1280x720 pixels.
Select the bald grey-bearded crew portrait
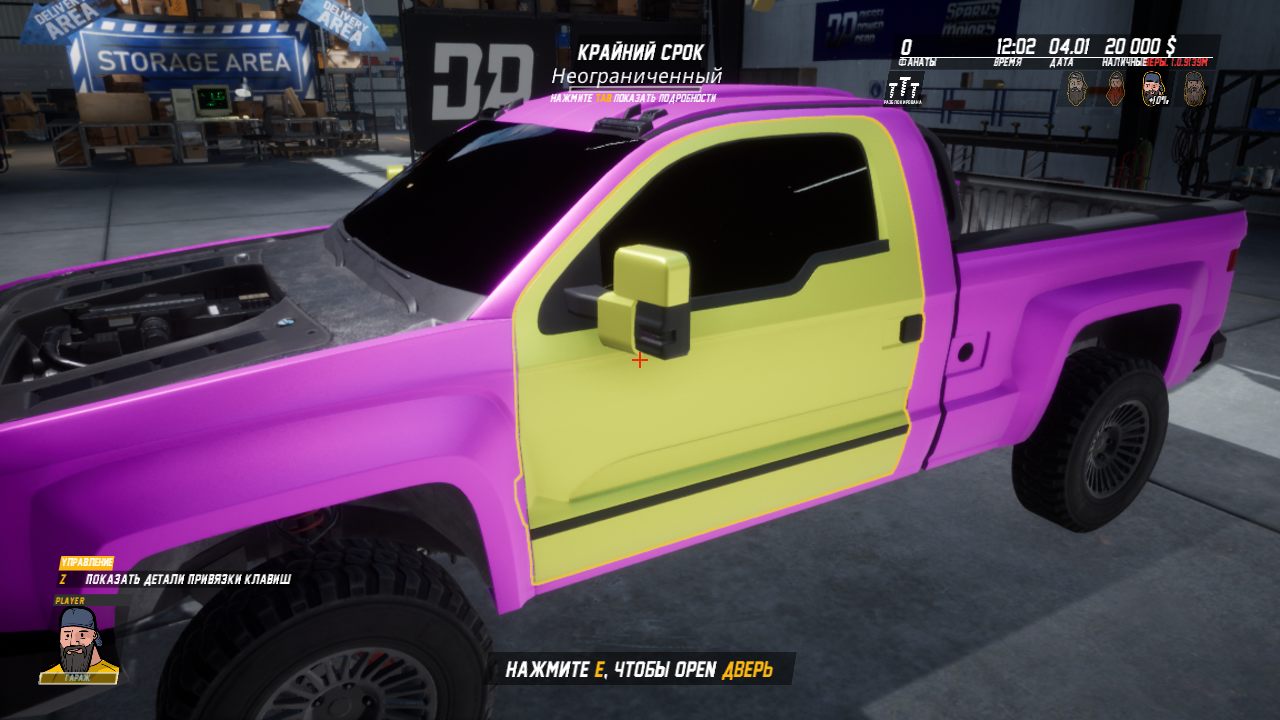[x=1076, y=87]
